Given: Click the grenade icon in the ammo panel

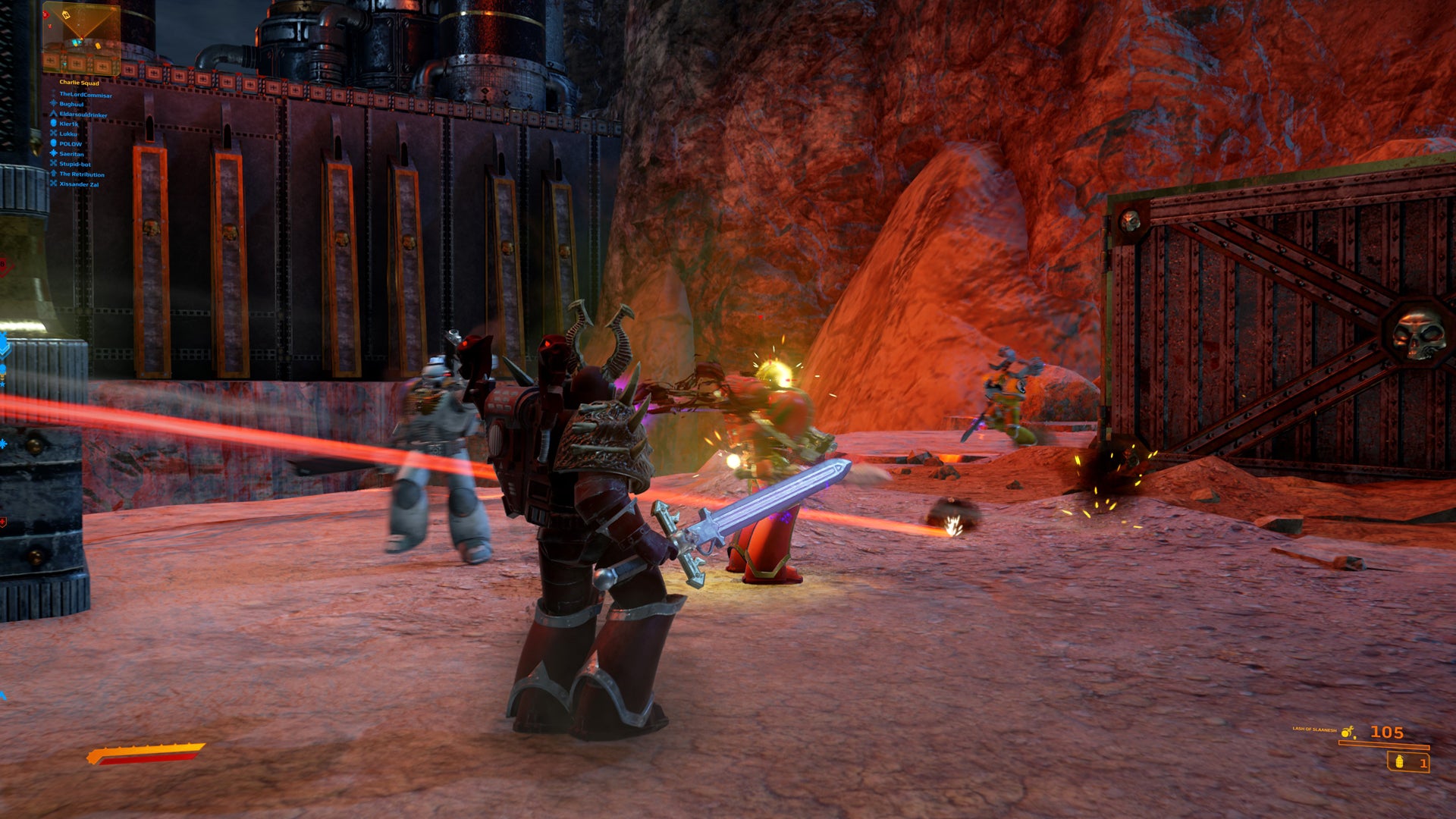Looking at the screenshot, I should tap(1400, 762).
